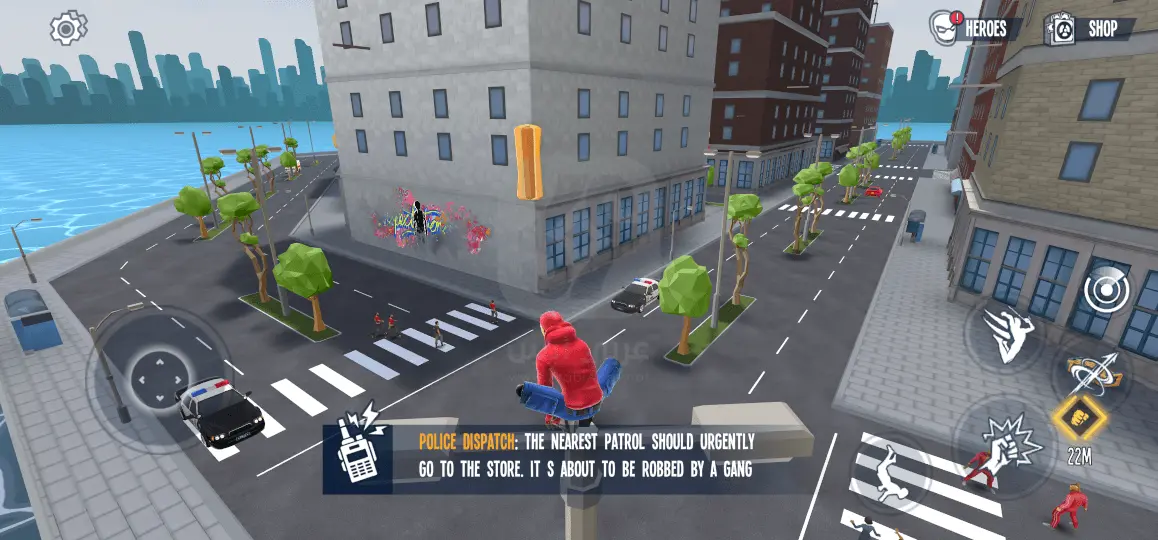
Task: Open the Shop
Action: point(1089,29)
